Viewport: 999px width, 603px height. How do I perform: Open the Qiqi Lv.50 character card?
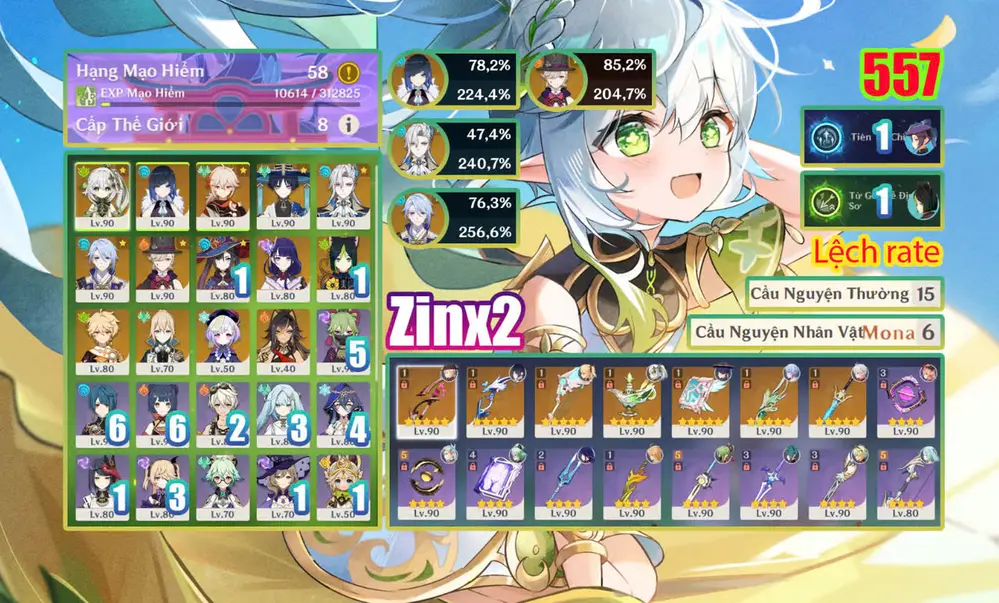[222, 339]
